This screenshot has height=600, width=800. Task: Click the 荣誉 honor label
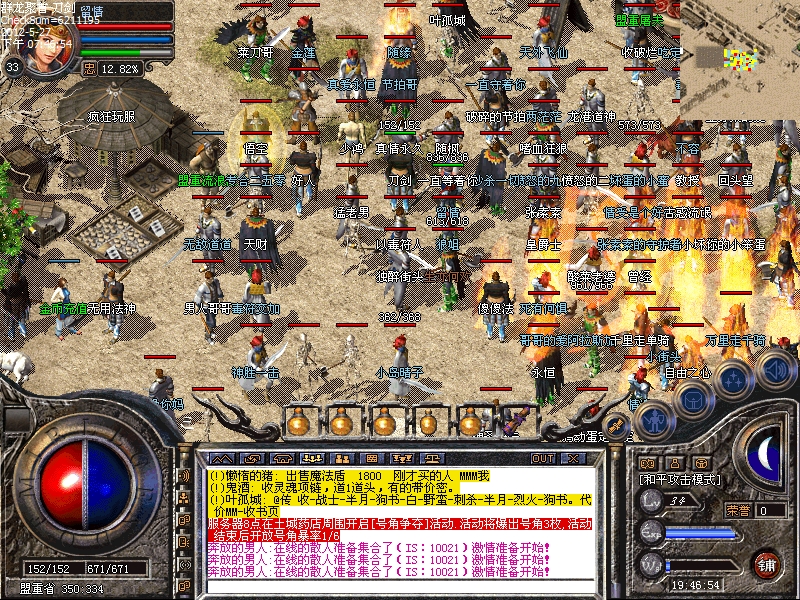pyautogui.click(x=739, y=509)
